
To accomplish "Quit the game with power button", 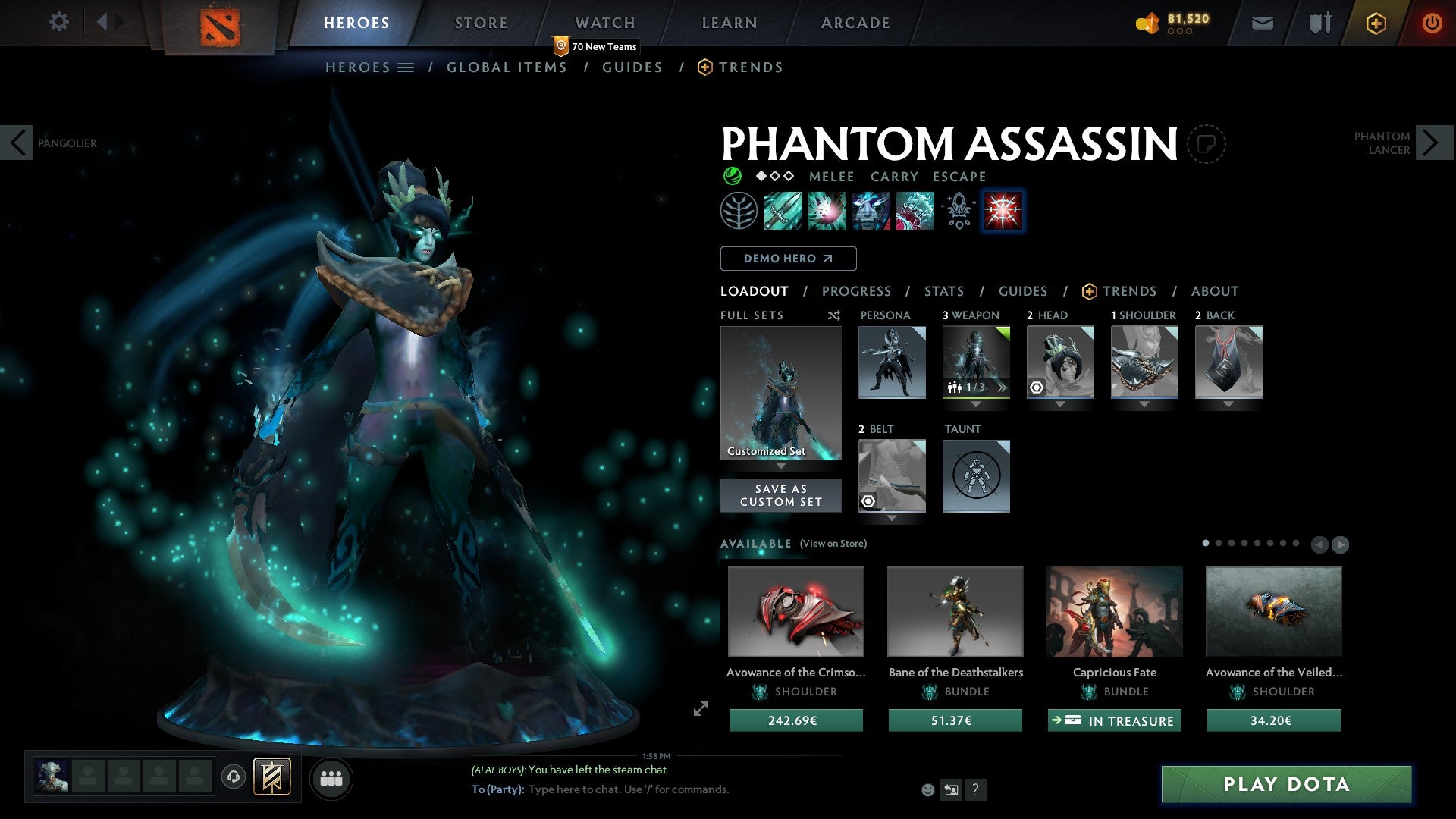I will (x=1432, y=23).
